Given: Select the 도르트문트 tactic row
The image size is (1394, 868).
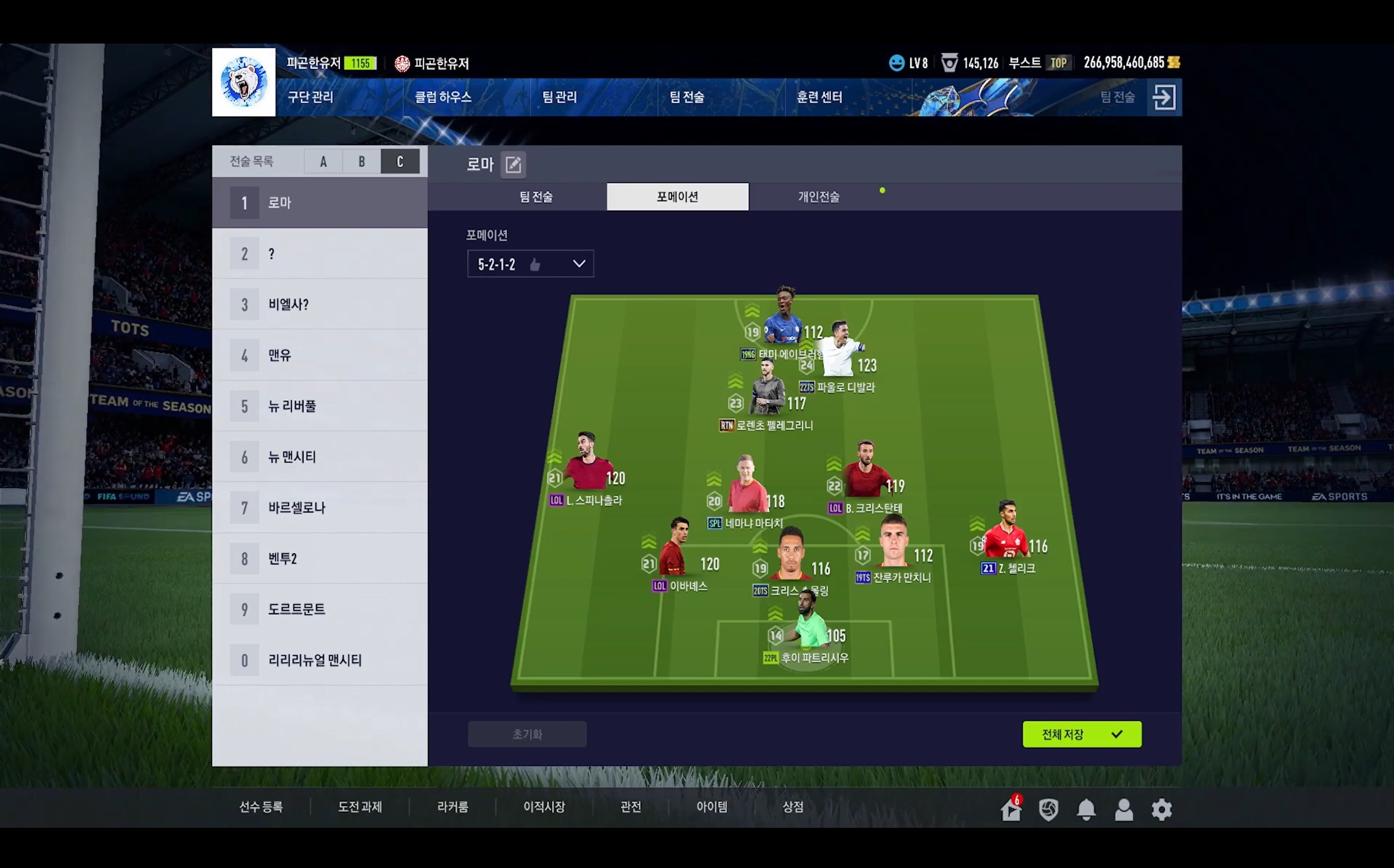Looking at the screenshot, I should pos(320,609).
